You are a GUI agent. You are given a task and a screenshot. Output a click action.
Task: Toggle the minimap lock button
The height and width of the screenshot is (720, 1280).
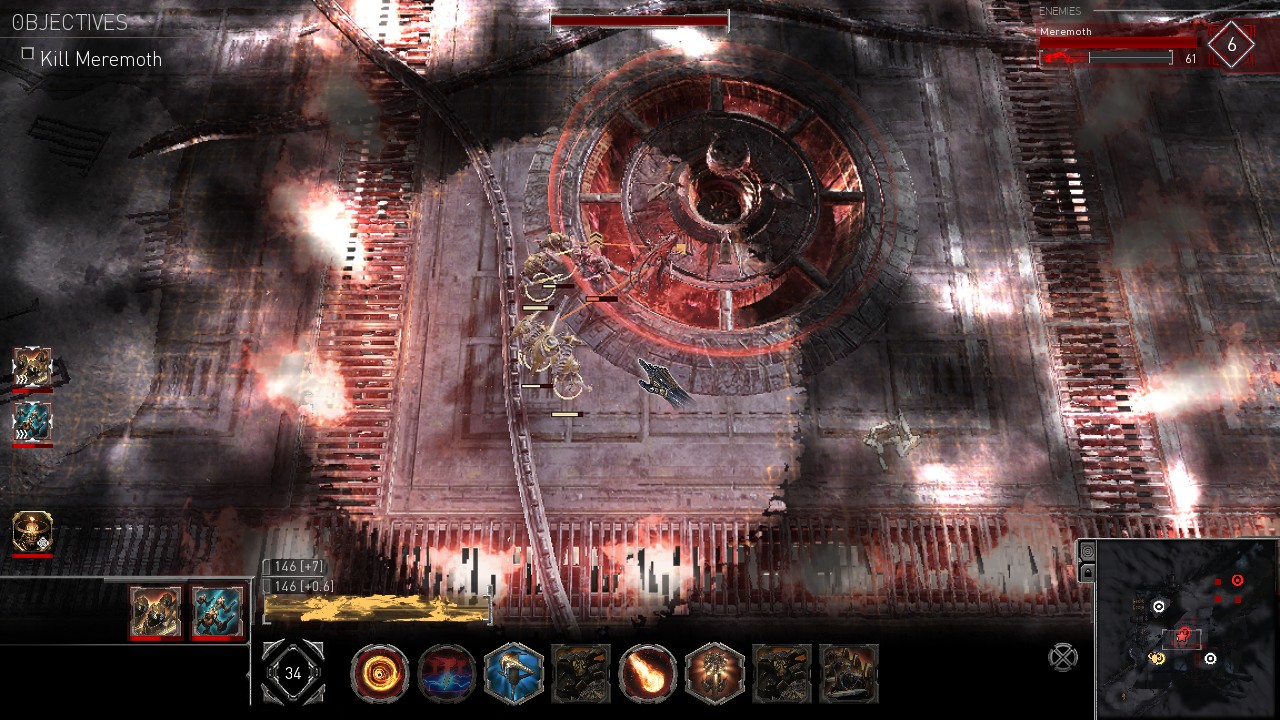pos(1087,572)
